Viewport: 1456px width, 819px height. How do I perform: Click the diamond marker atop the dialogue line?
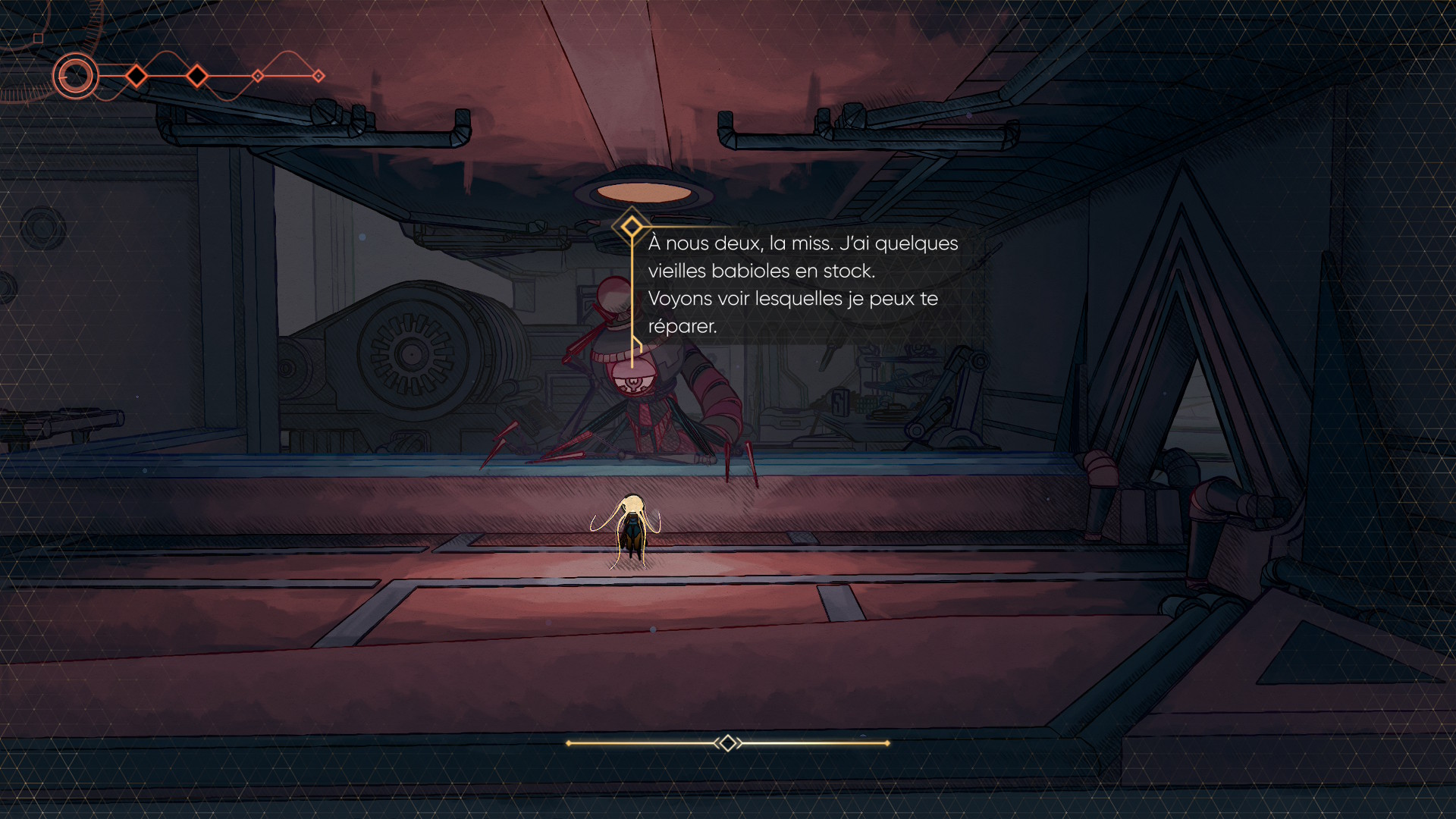[631, 226]
